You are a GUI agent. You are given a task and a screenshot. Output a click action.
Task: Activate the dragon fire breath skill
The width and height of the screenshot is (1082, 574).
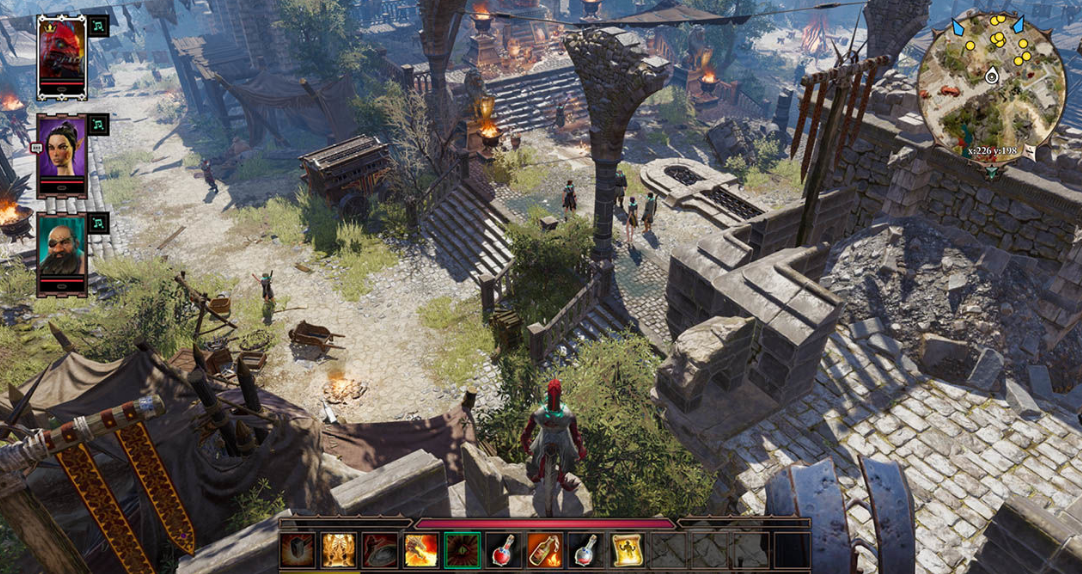pyautogui.click(x=420, y=550)
